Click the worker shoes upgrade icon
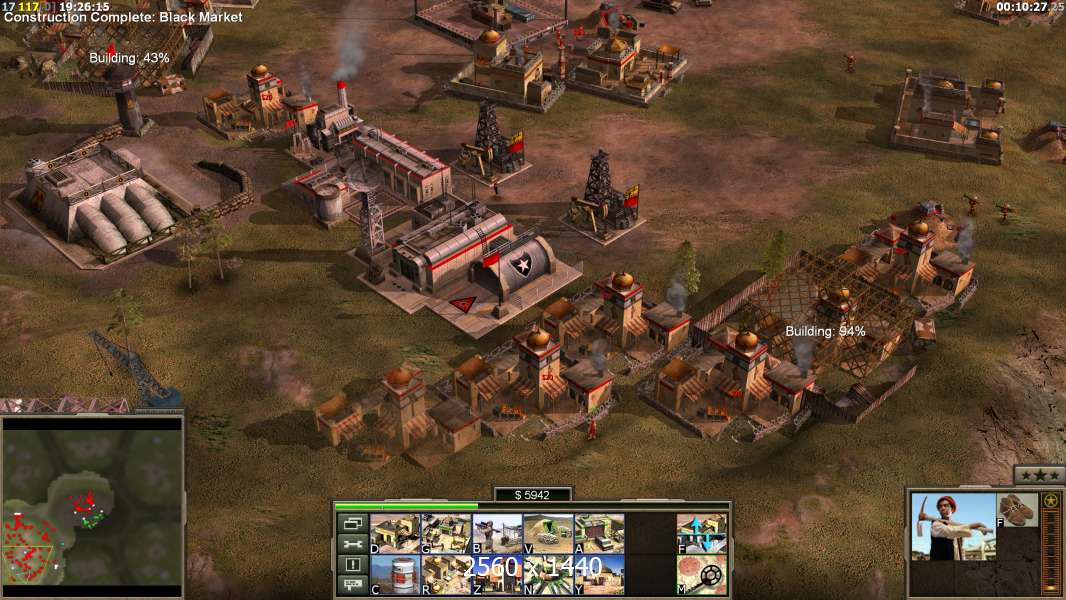Image resolution: width=1066 pixels, height=600 pixels. tap(1018, 510)
